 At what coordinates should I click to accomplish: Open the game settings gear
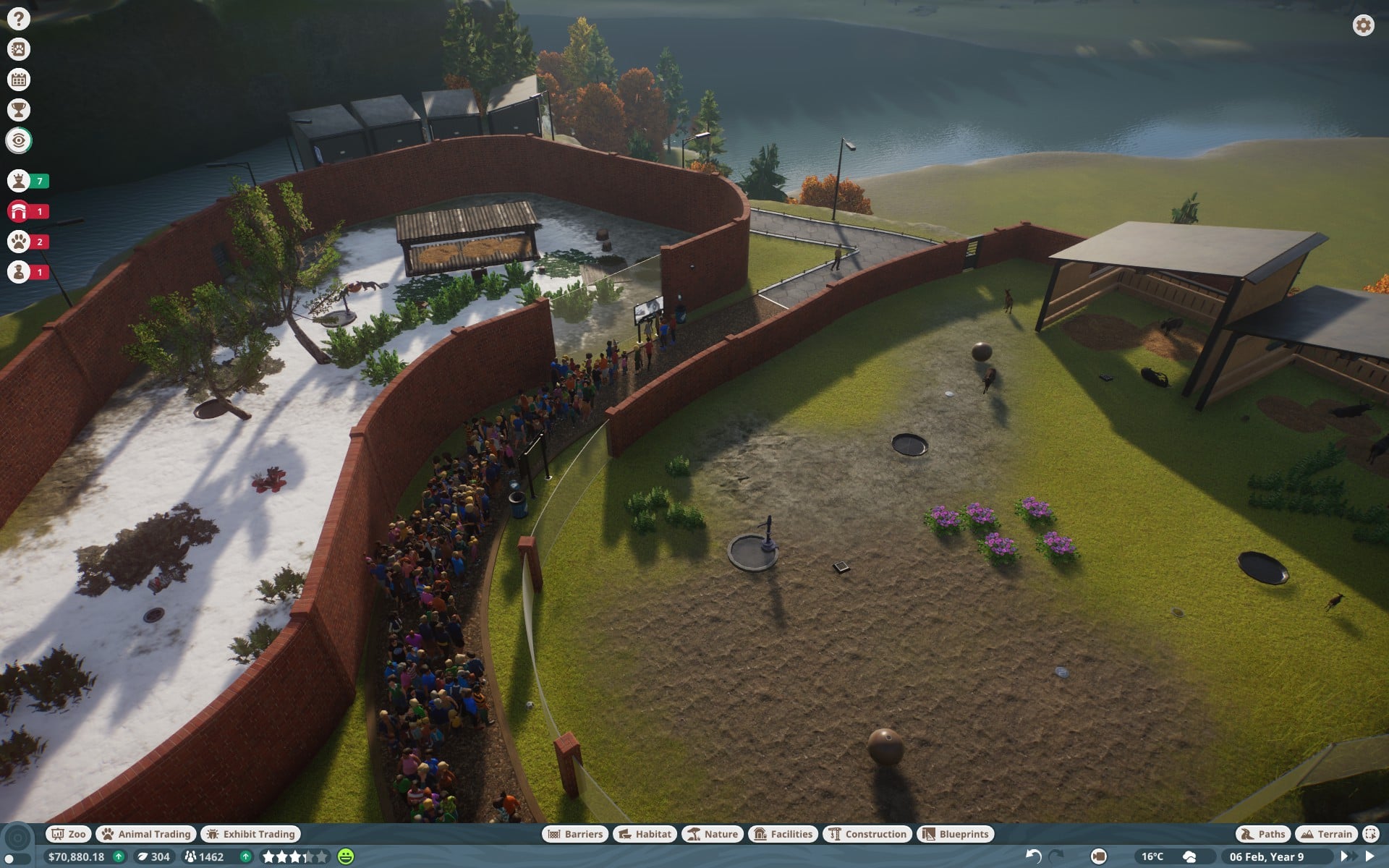(x=1363, y=25)
